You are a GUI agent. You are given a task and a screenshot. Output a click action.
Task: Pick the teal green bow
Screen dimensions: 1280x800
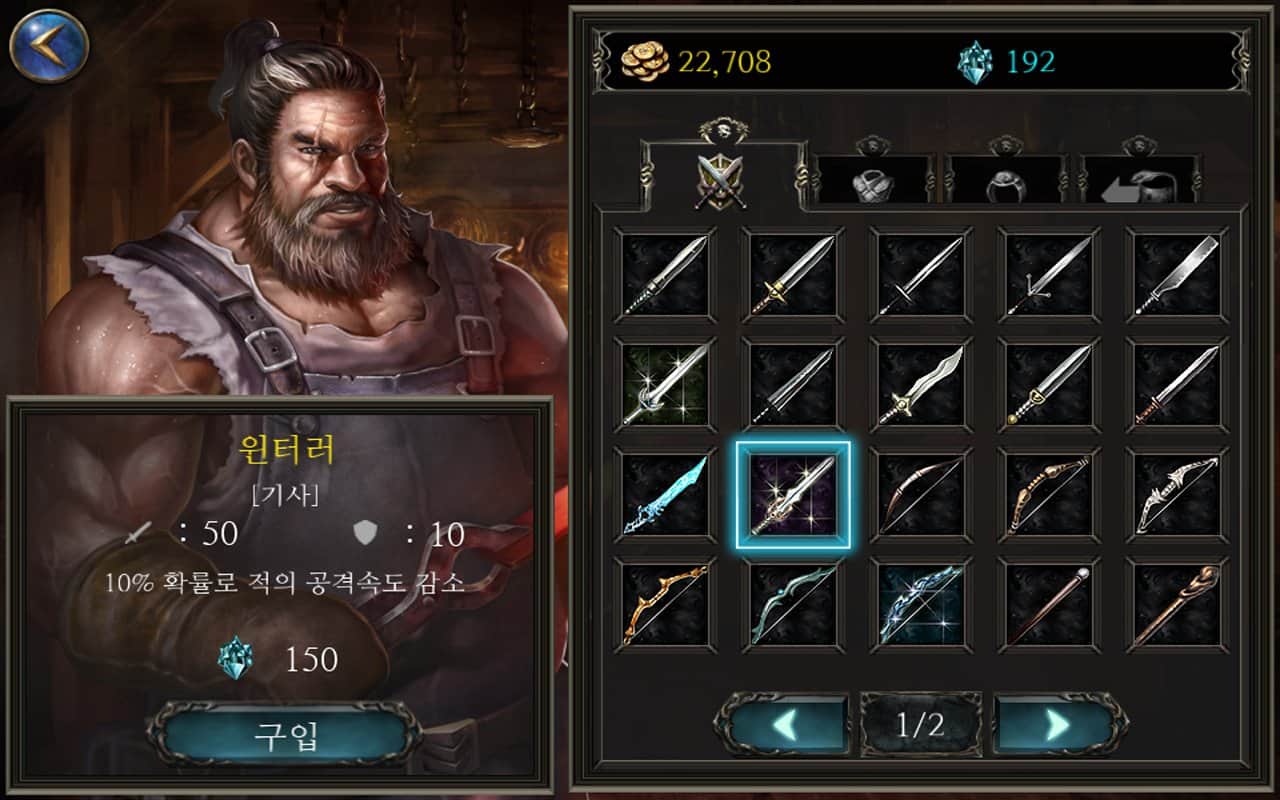[x=793, y=605]
